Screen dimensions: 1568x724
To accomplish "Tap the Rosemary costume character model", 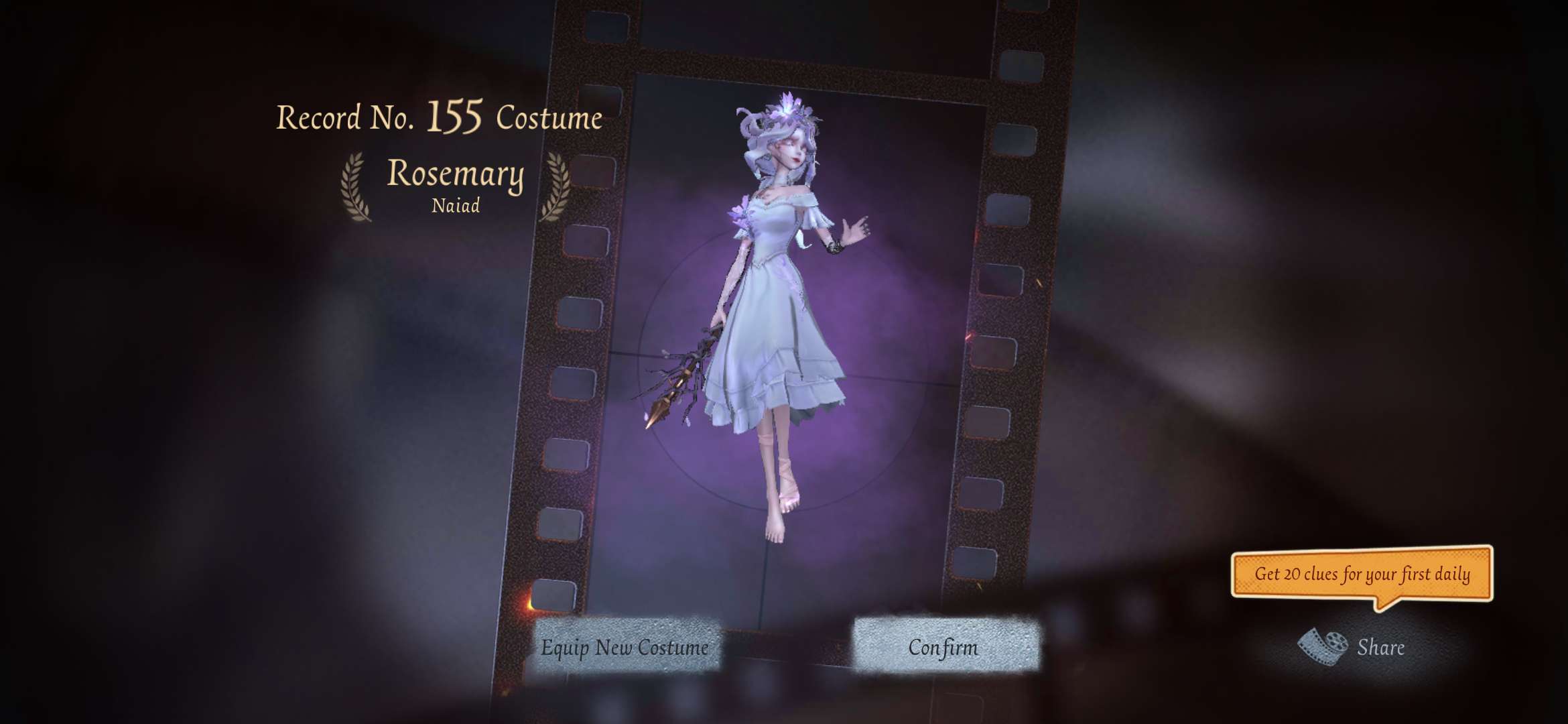I will coord(781,302).
